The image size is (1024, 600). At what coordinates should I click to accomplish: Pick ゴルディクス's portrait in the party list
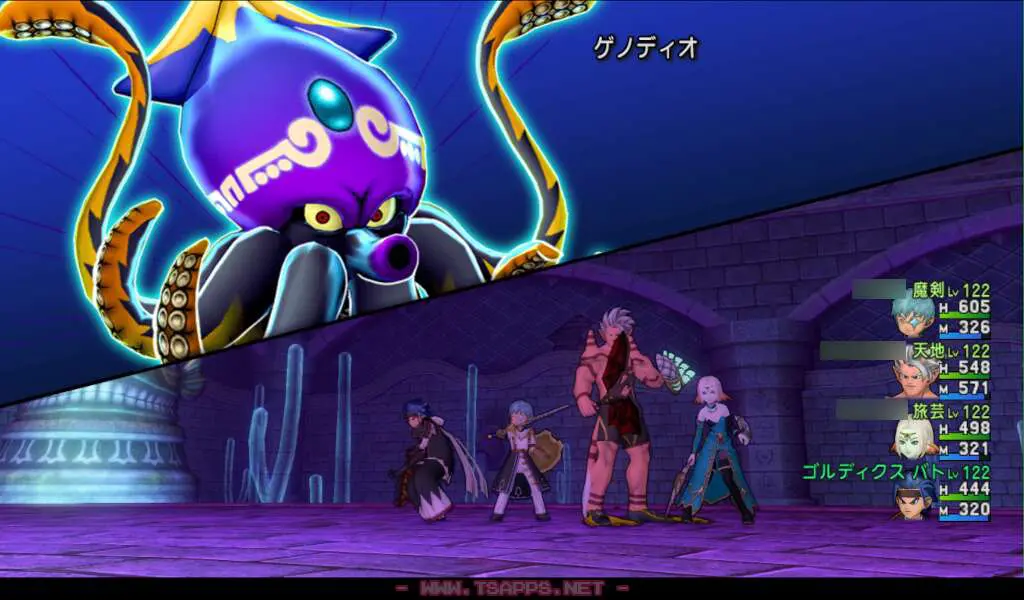click(914, 498)
